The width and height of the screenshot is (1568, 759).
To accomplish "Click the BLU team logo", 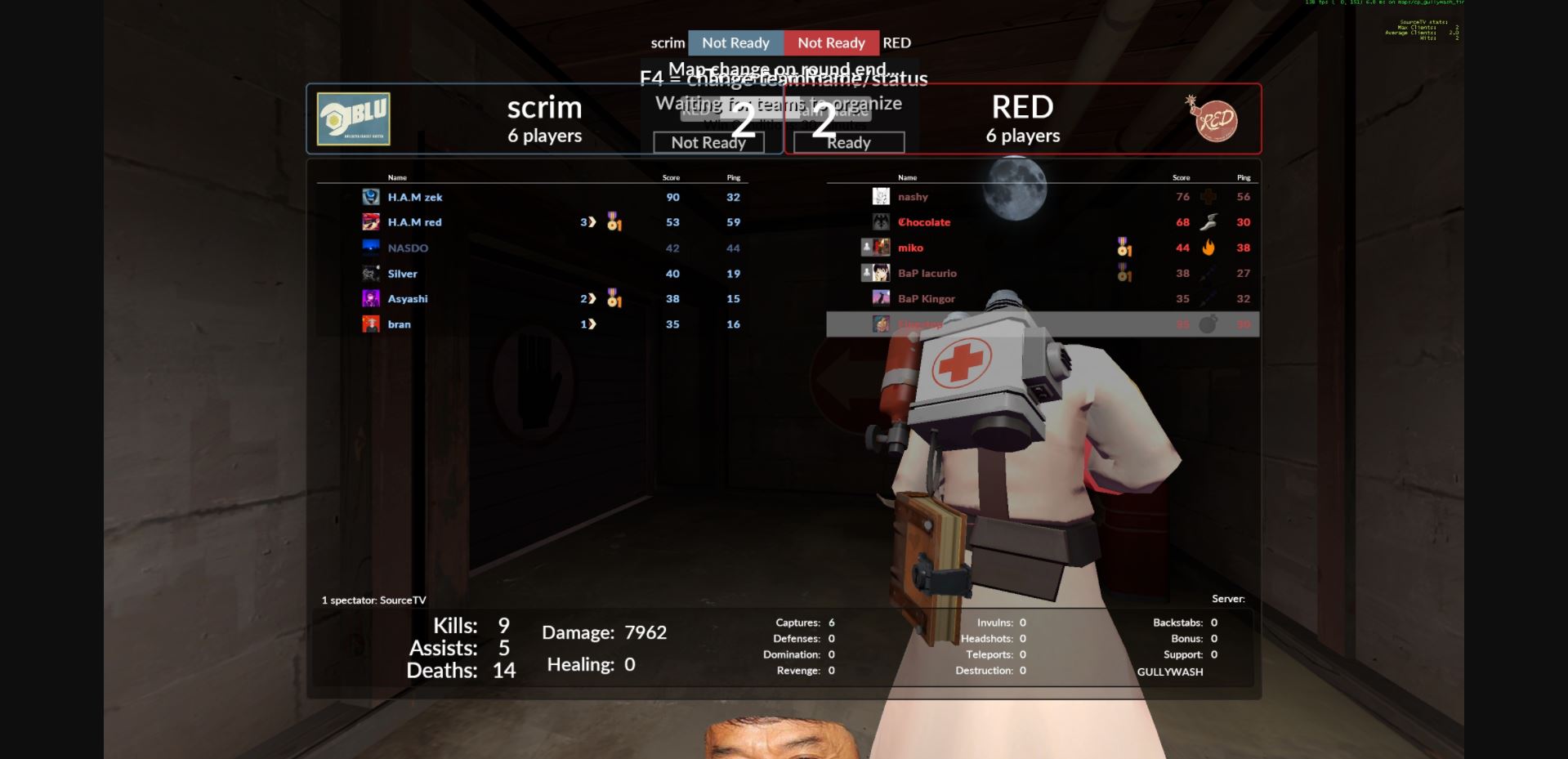I will [354, 119].
